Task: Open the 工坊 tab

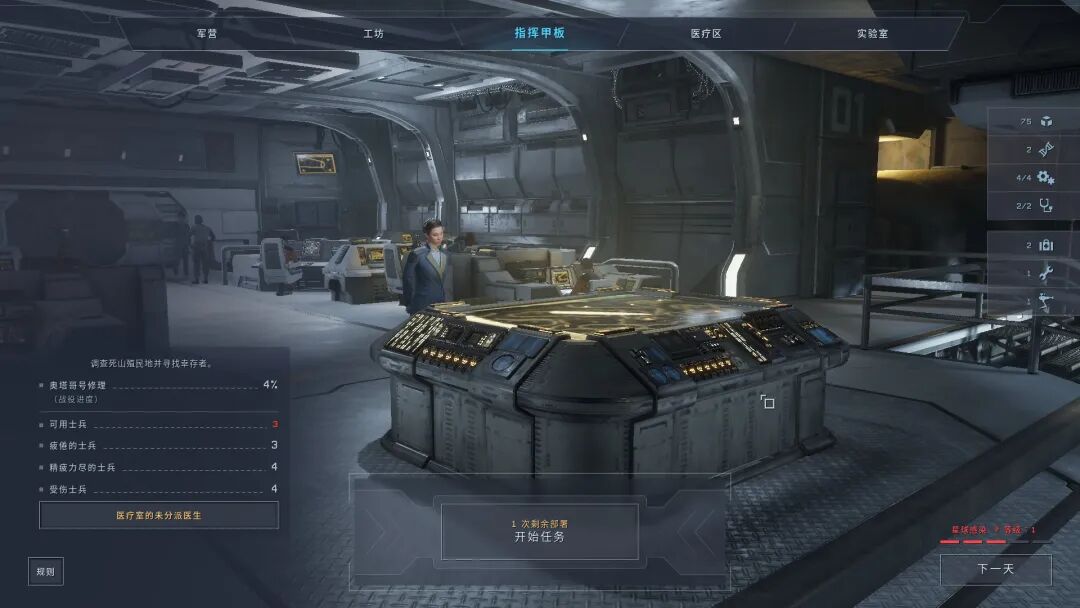Action: pyautogui.click(x=373, y=33)
